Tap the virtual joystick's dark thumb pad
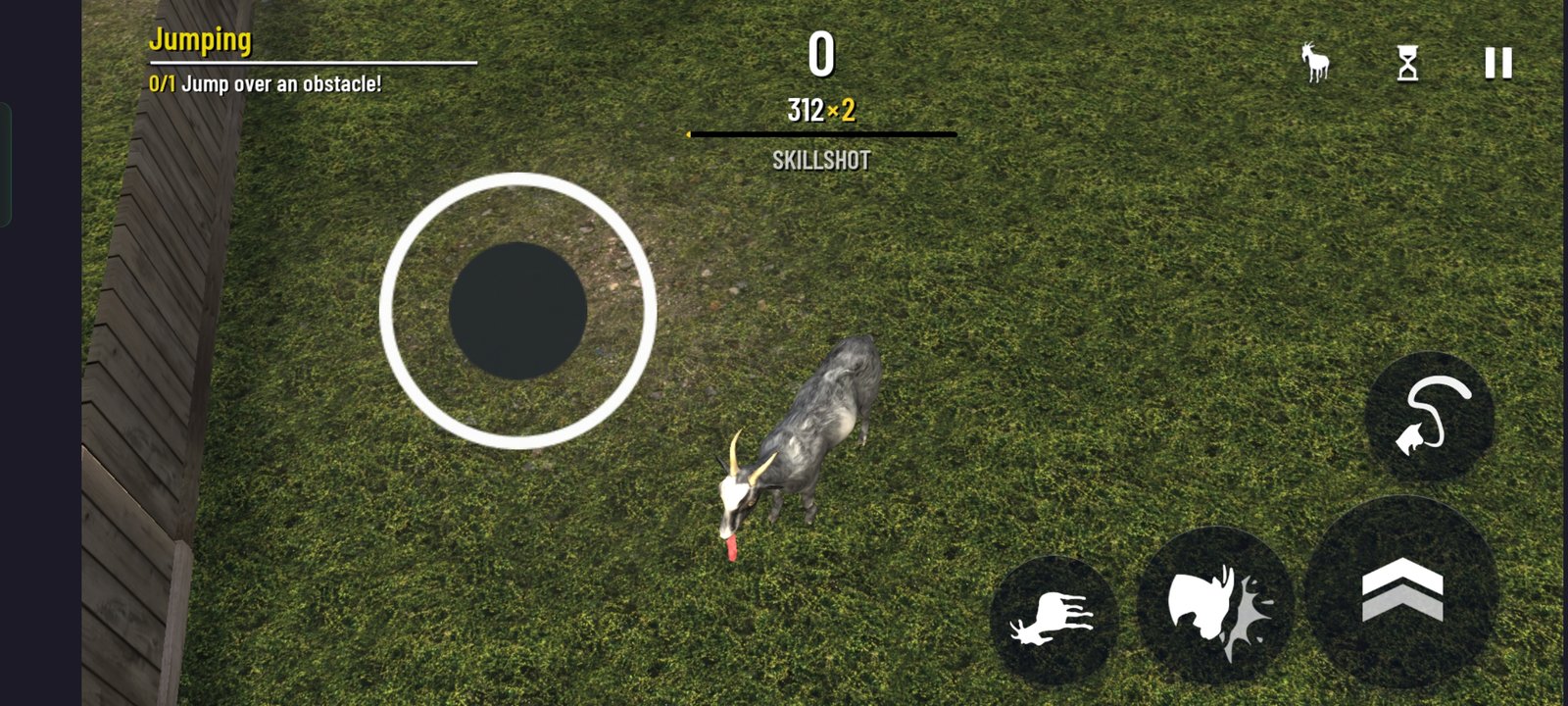 click(517, 311)
